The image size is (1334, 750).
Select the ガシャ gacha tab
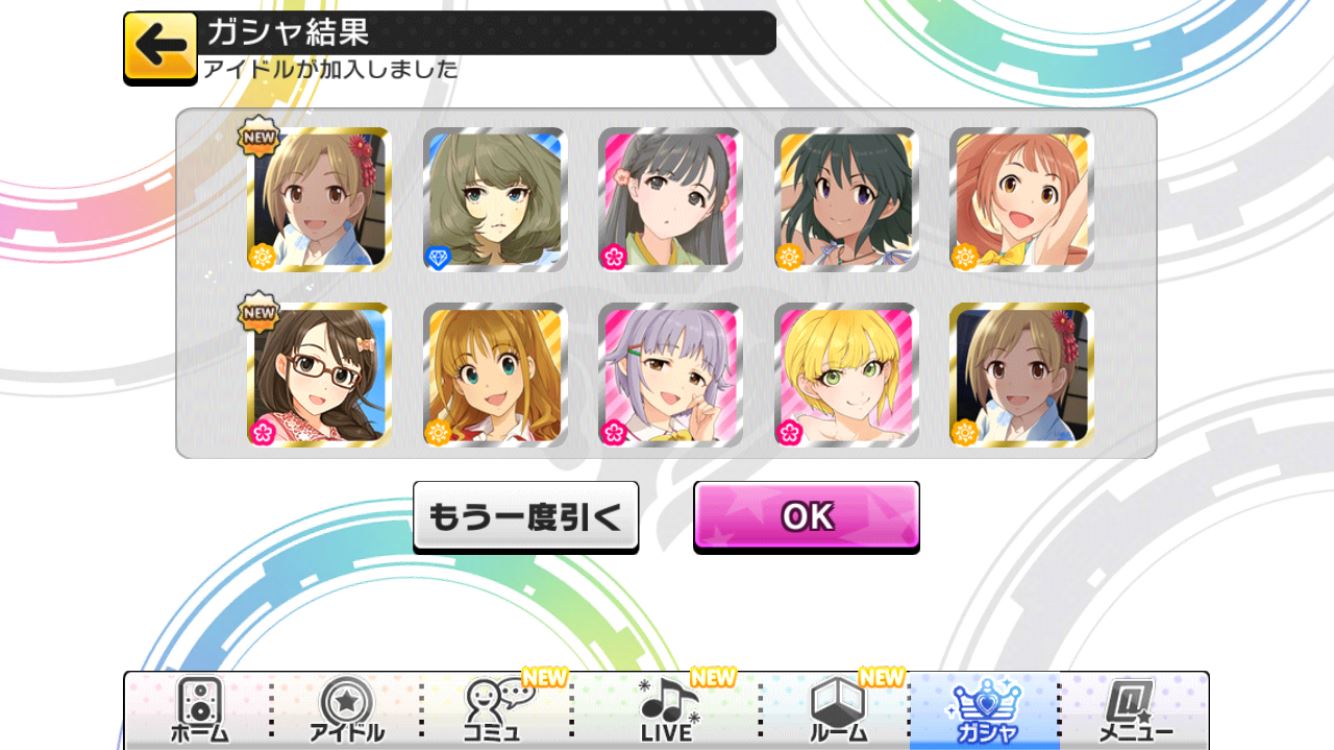(984, 710)
